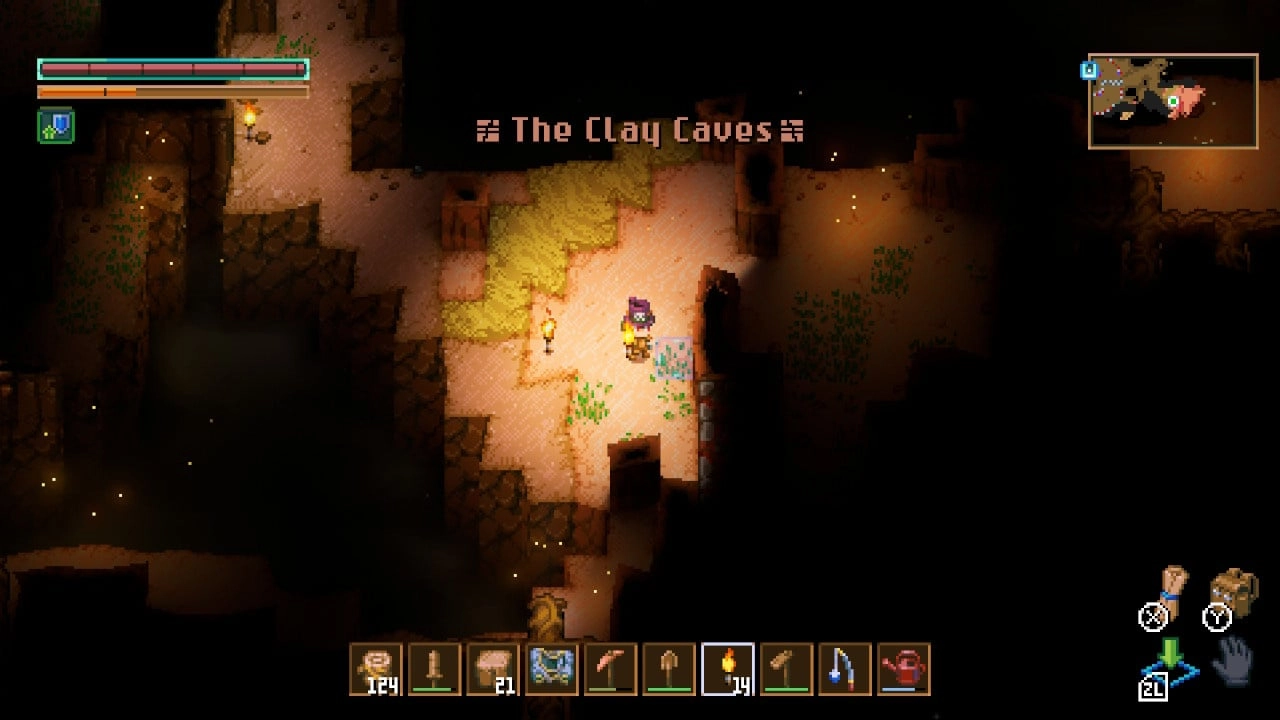Choose the blue map item slot

(x=552, y=669)
